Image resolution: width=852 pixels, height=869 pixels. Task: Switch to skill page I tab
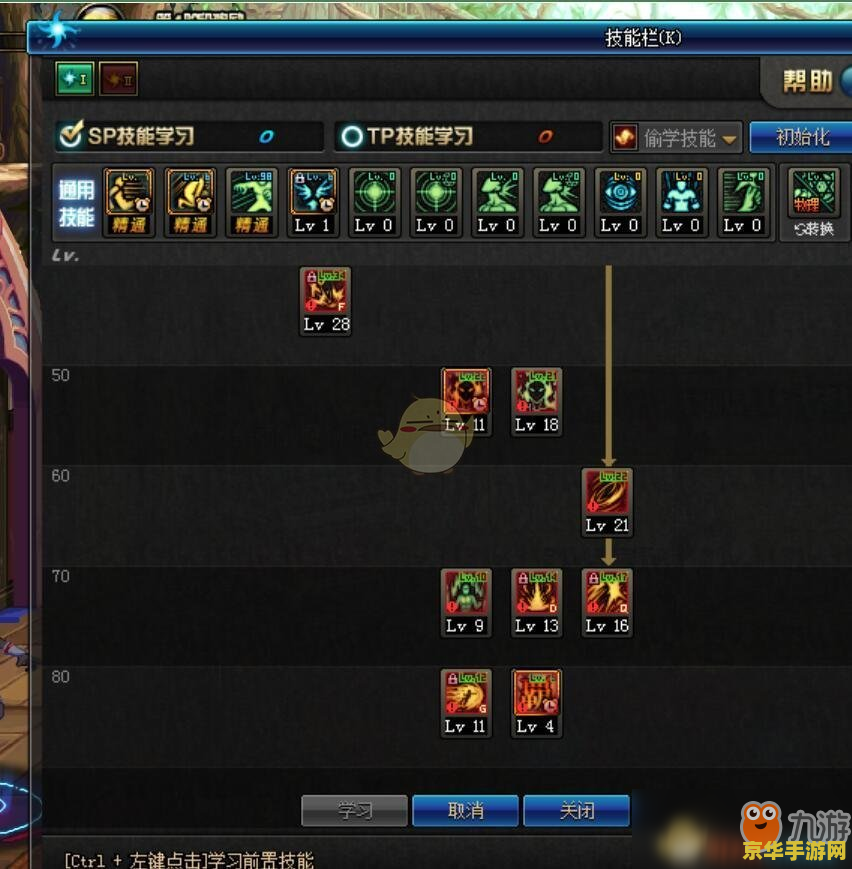pos(74,79)
